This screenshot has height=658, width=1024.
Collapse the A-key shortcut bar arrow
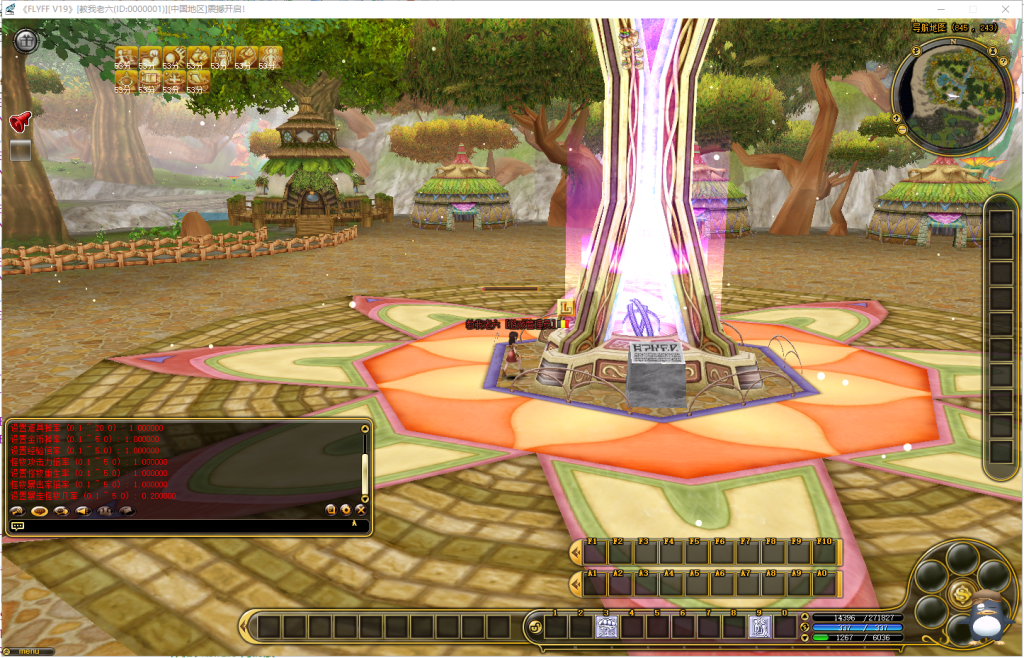[x=575, y=584]
